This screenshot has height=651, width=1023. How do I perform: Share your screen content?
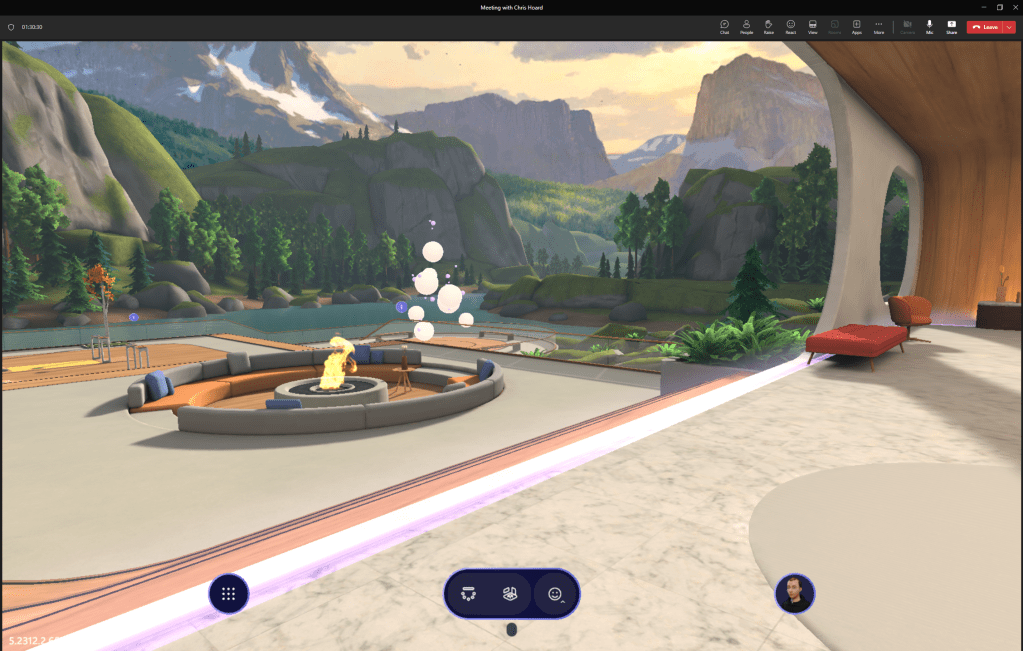951,26
